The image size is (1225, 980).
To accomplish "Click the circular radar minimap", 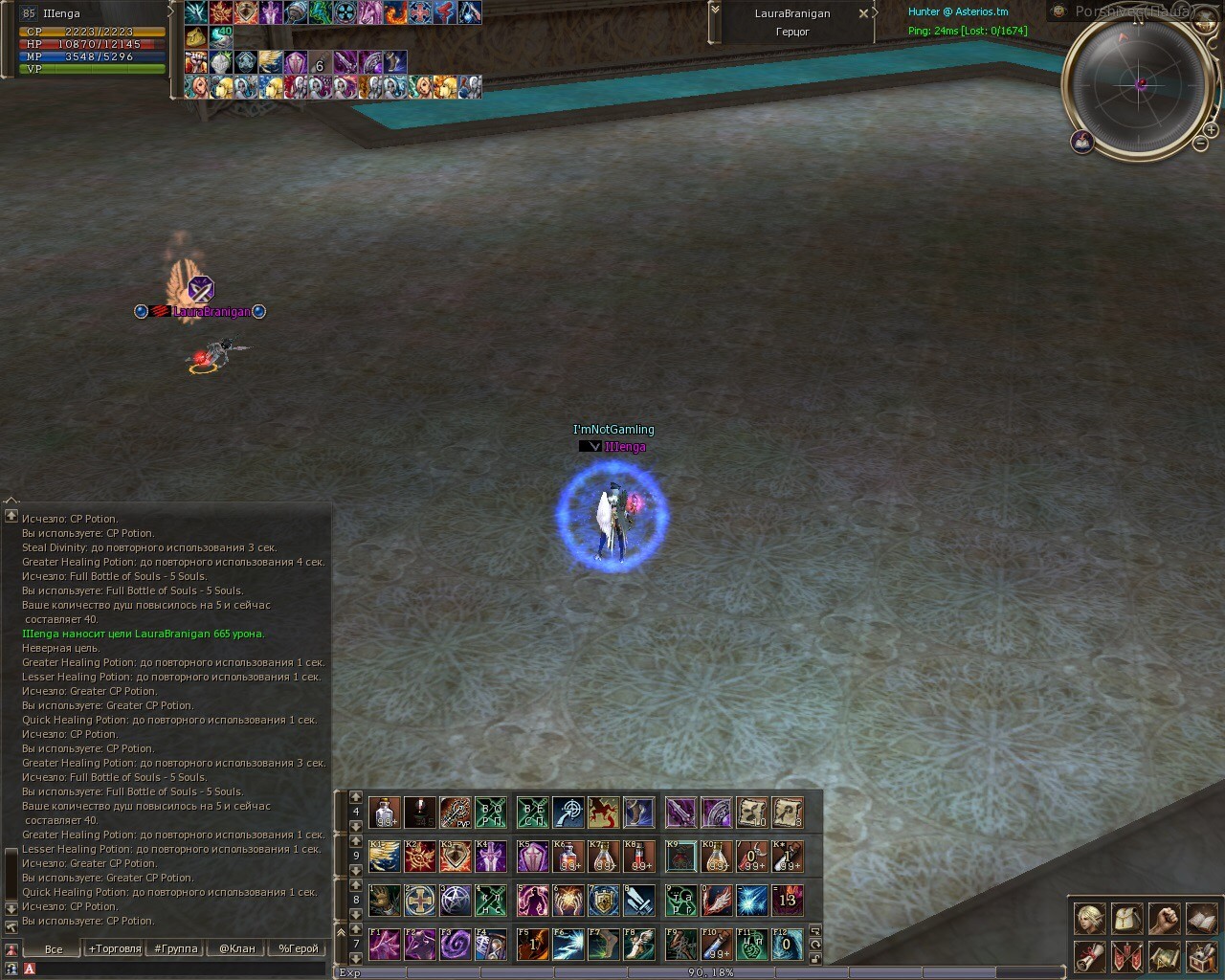I will 1139,84.
